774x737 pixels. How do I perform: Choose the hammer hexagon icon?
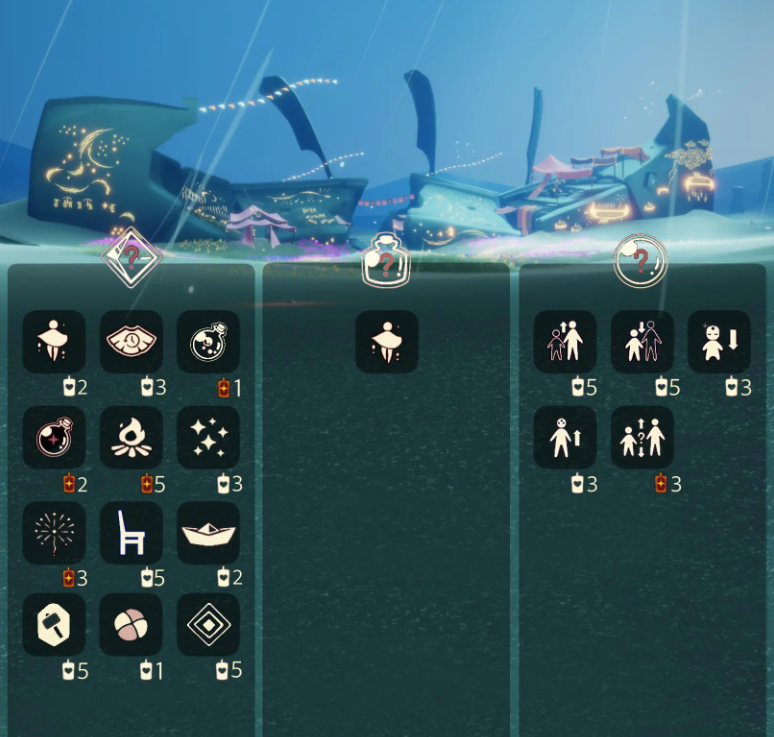54,625
